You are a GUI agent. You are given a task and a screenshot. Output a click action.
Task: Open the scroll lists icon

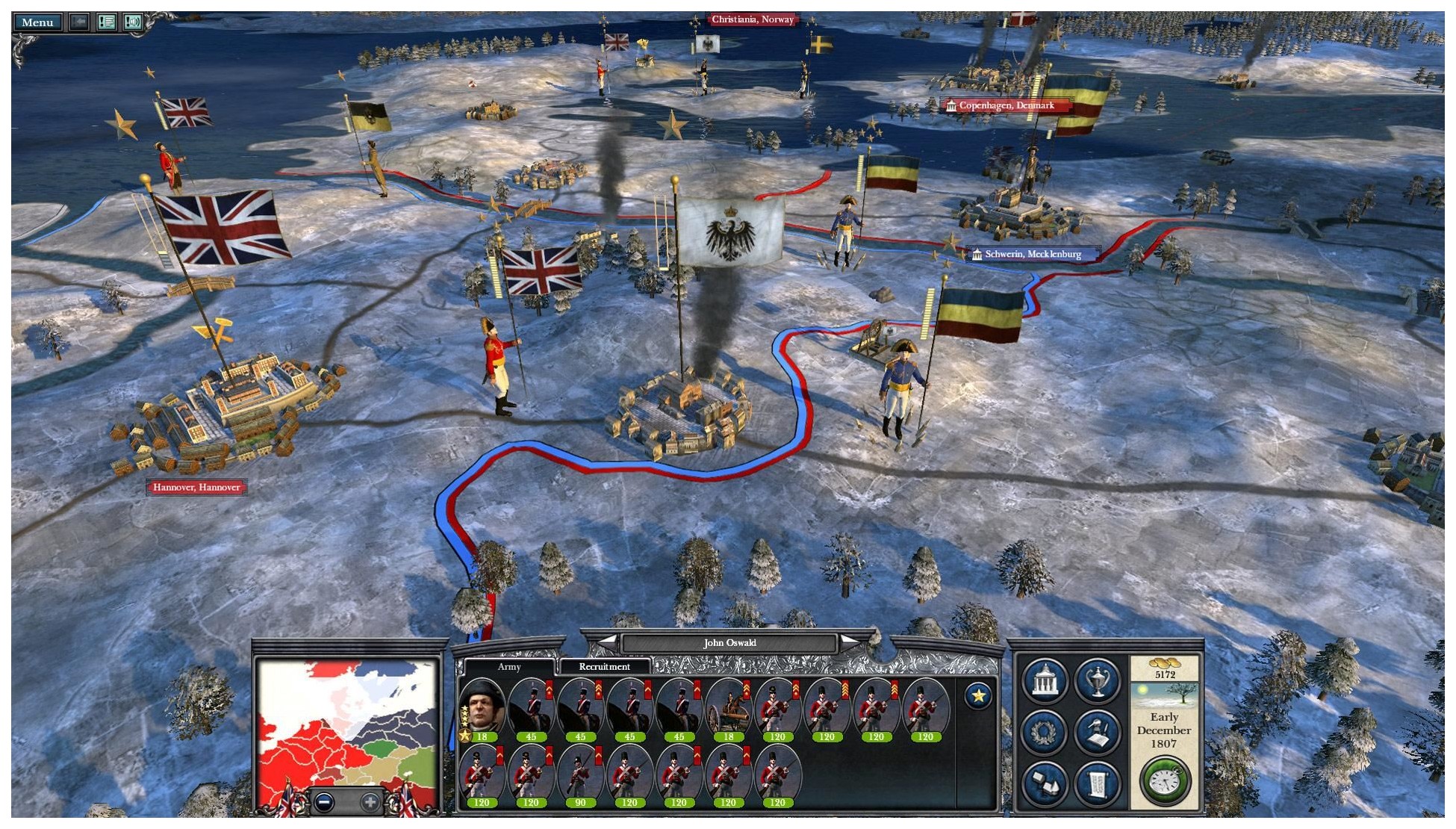1097,783
